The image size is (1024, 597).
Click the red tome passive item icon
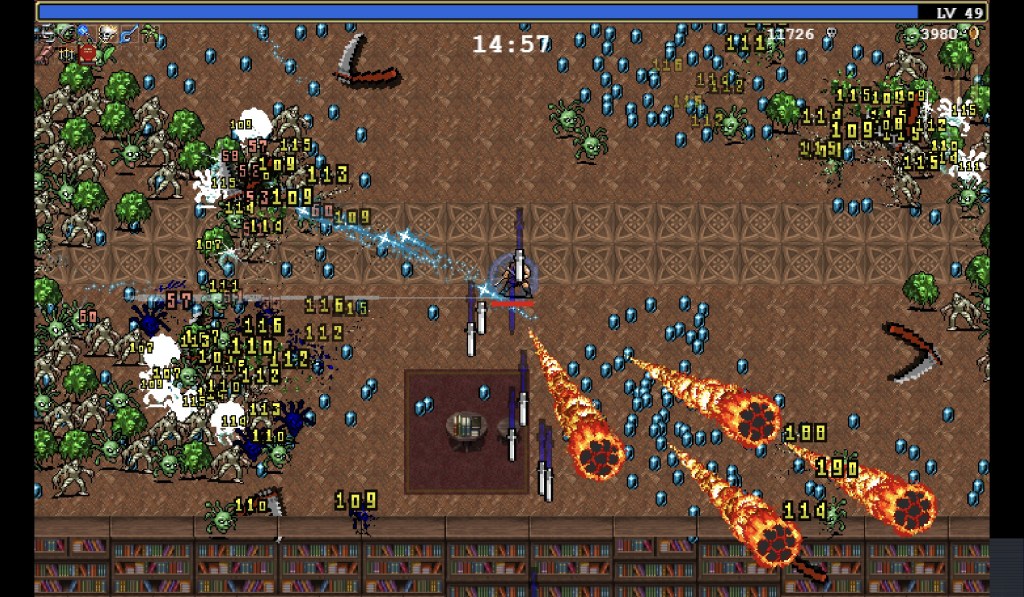pyautogui.click(x=88, y=54)
